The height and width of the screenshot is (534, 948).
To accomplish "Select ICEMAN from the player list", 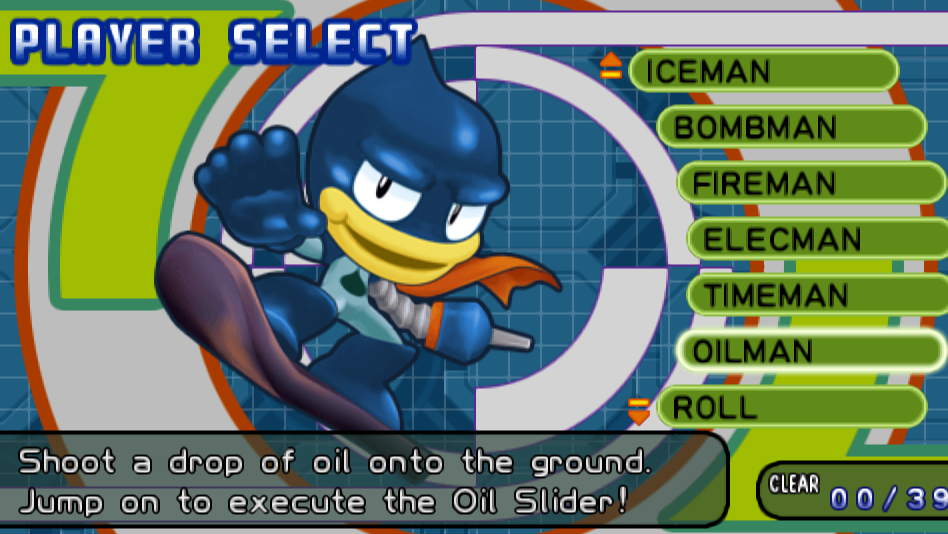I will coord(763,71).
